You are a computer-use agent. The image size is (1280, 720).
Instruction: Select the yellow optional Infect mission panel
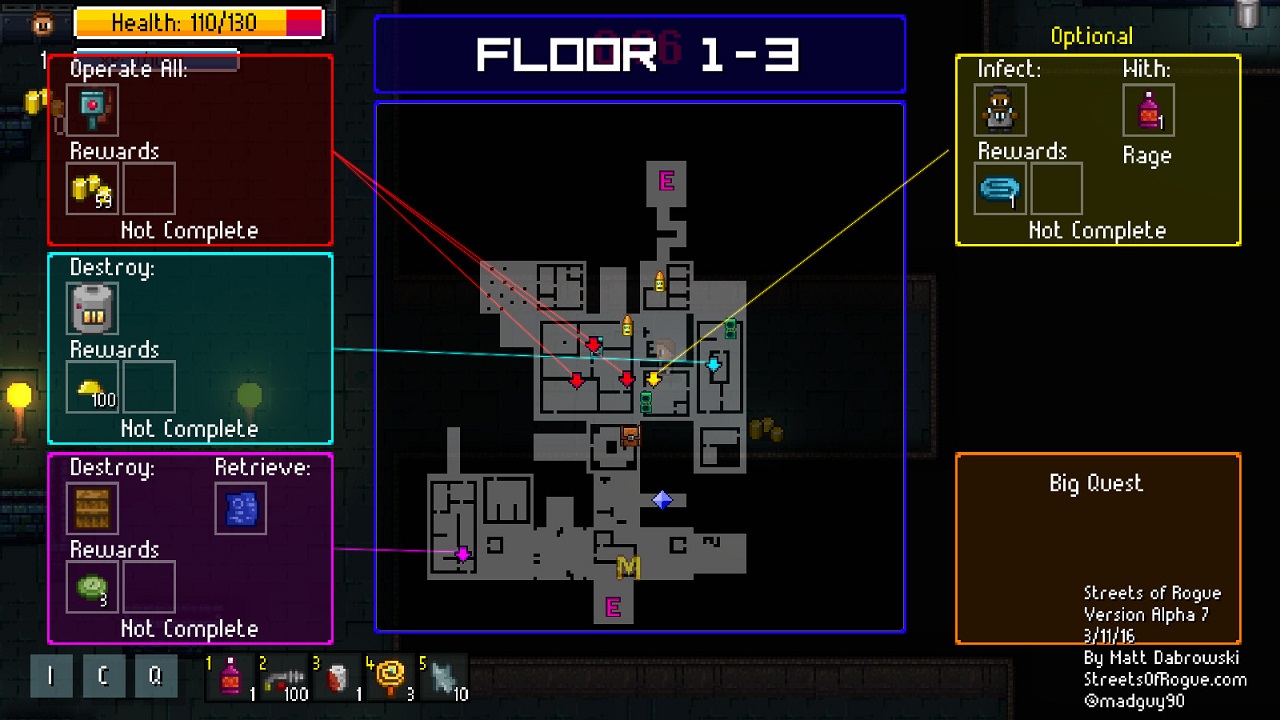(x=1098, y=150)
